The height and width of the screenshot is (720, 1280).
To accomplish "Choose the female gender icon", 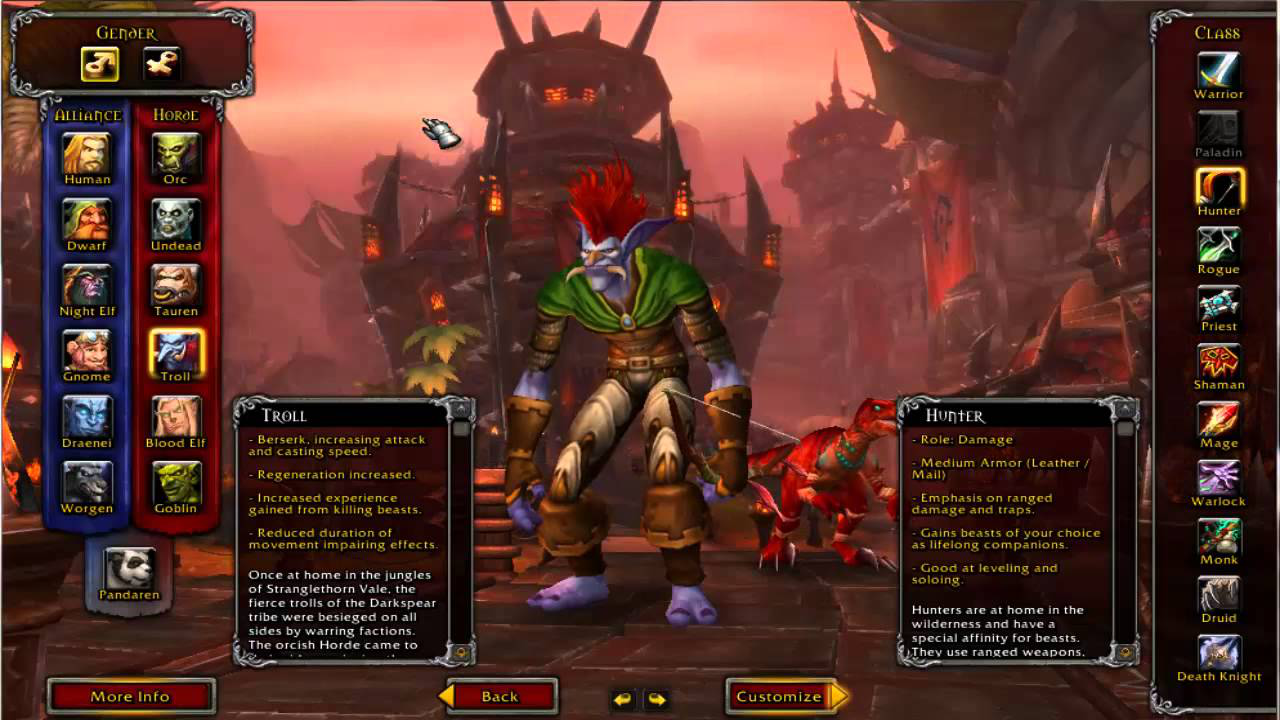I will coord(161,64).
